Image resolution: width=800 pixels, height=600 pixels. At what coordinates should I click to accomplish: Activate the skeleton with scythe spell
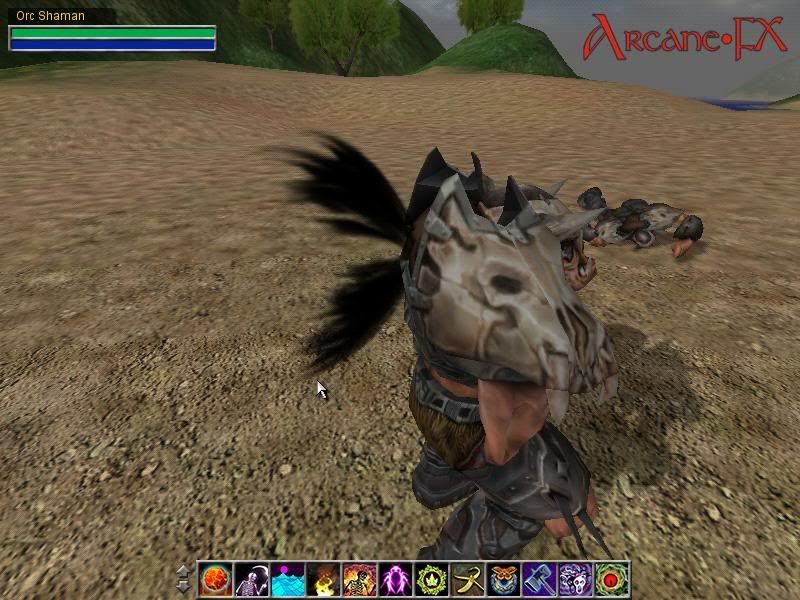(251, 579)
